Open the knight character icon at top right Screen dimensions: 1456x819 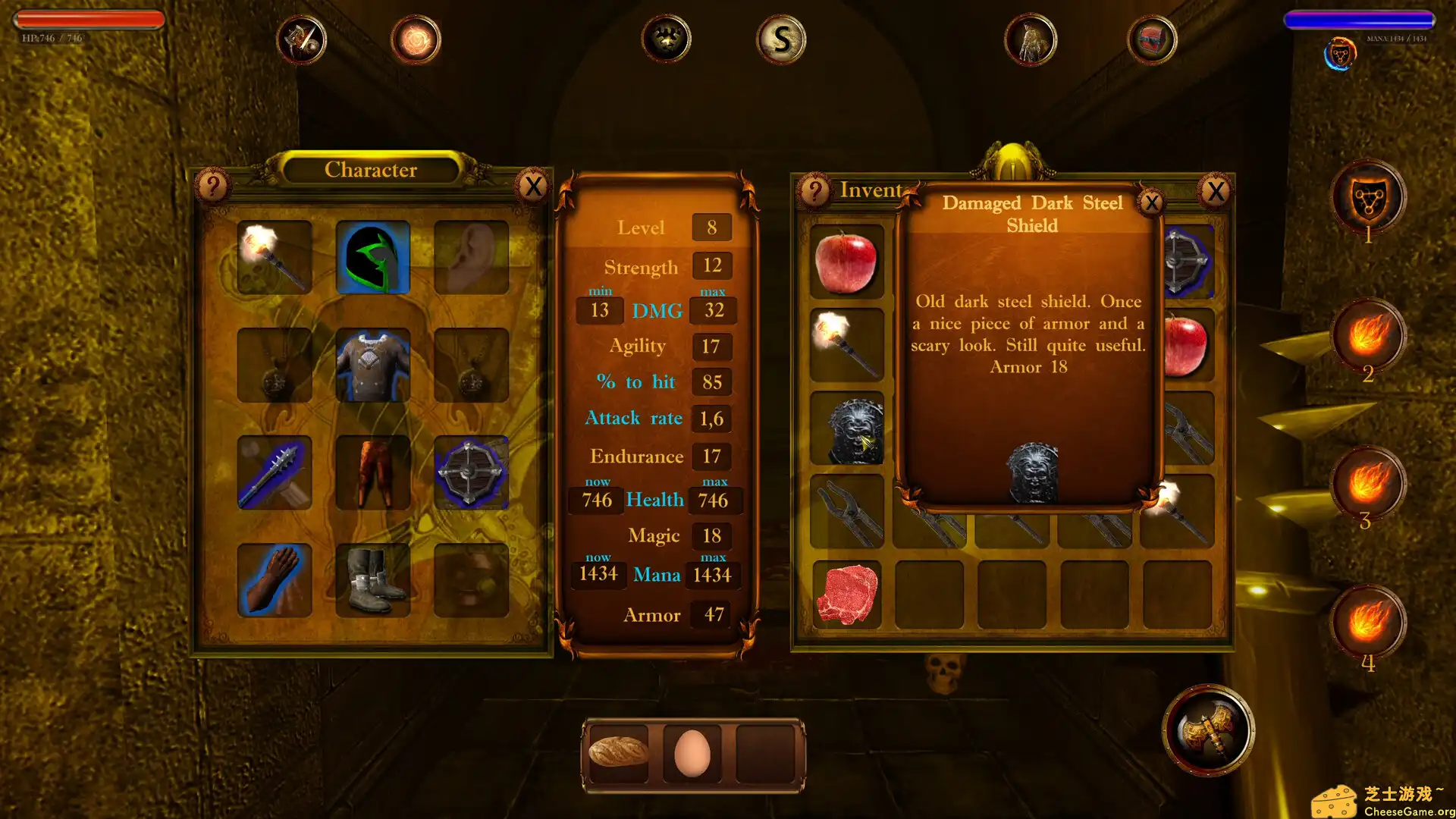[1031, 39]
